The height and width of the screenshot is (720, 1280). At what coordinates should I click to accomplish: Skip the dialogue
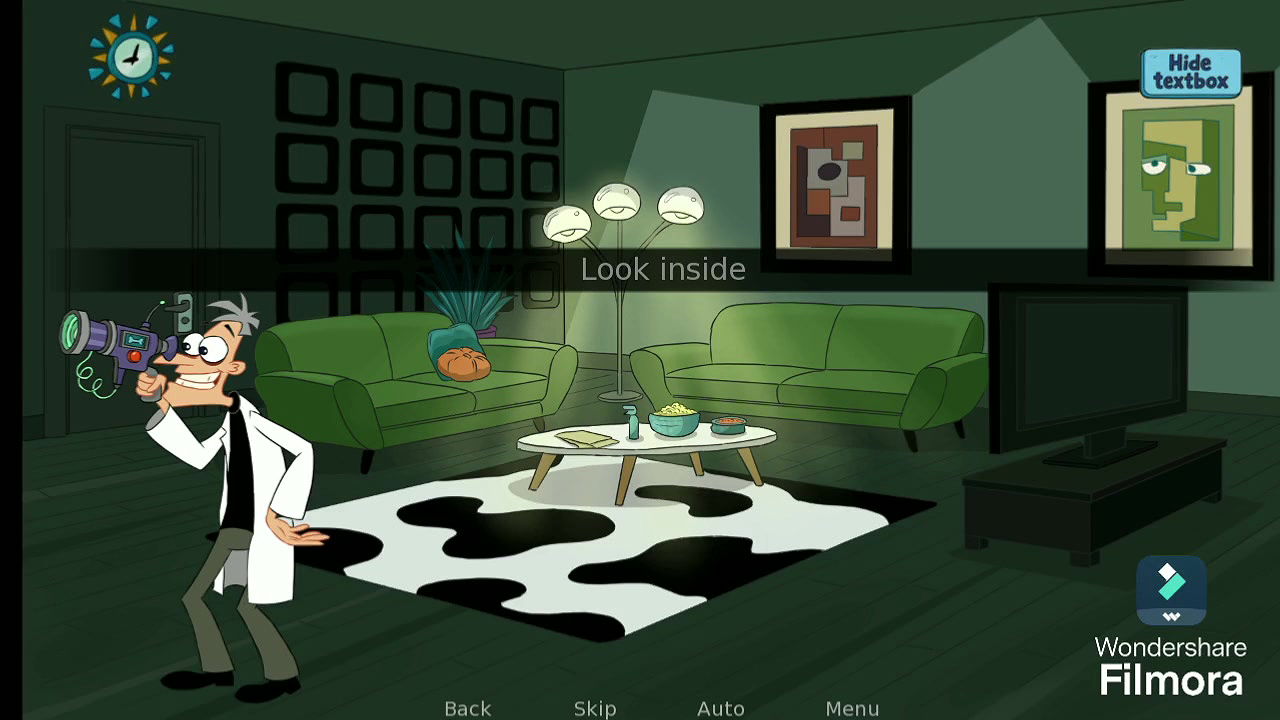coord(595,708)
